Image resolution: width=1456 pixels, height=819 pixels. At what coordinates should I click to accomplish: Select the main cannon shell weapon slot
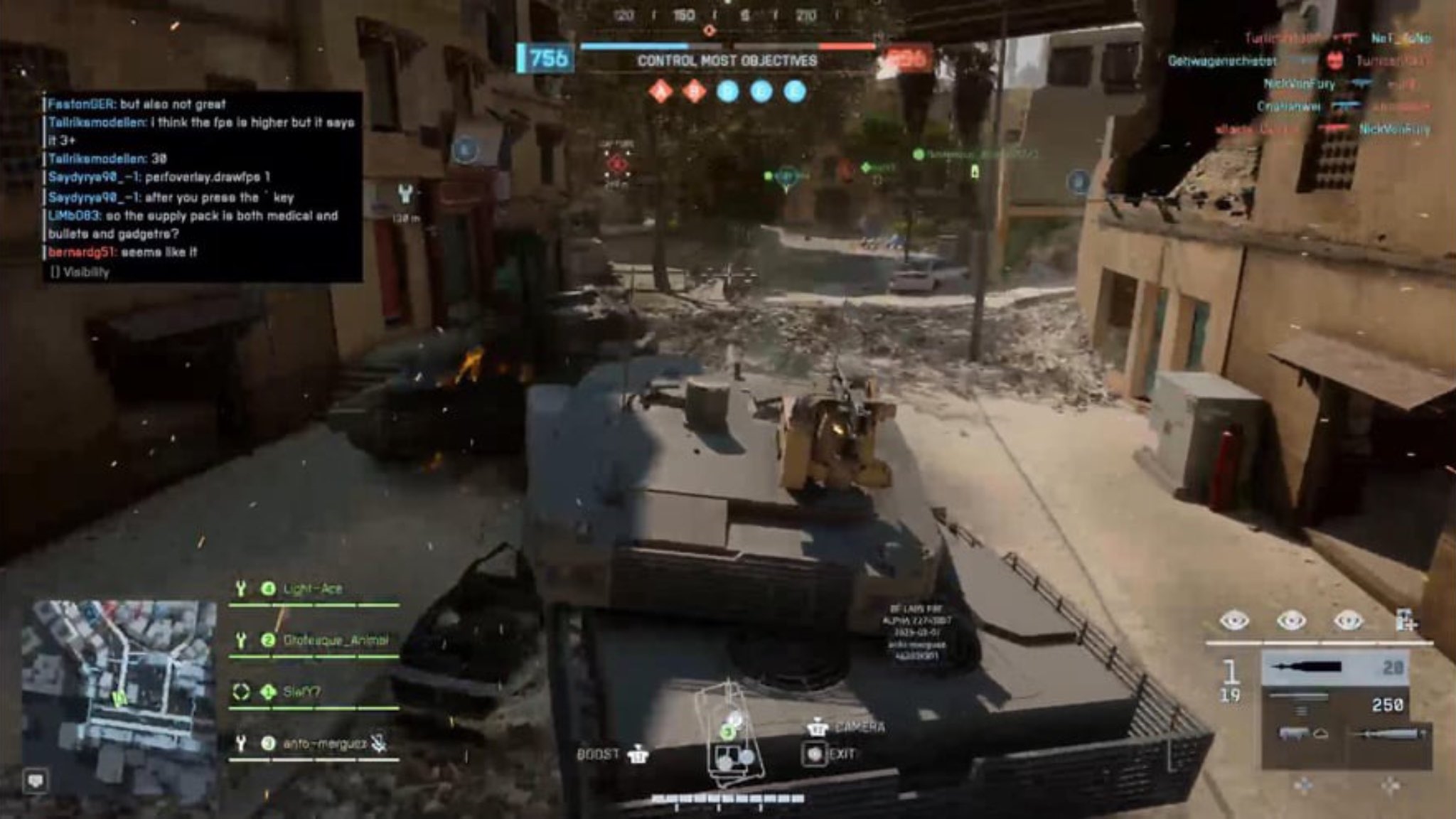pos(1334,668)
